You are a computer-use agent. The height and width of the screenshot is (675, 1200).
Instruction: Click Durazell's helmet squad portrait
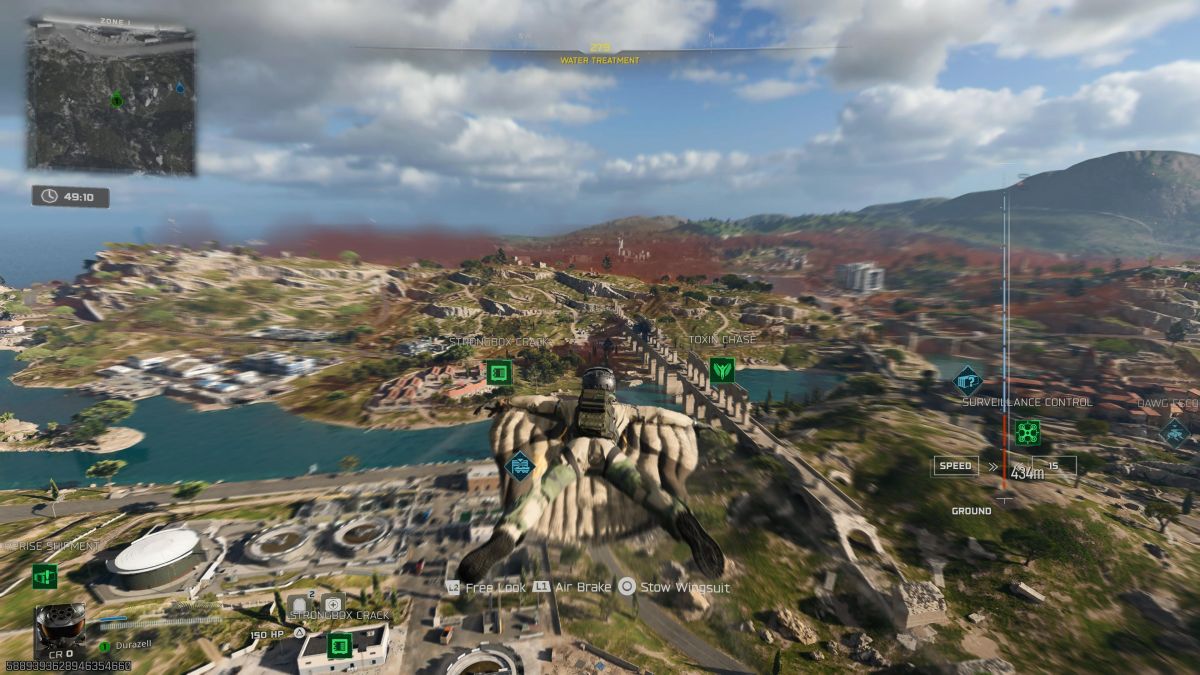point(59,629)
